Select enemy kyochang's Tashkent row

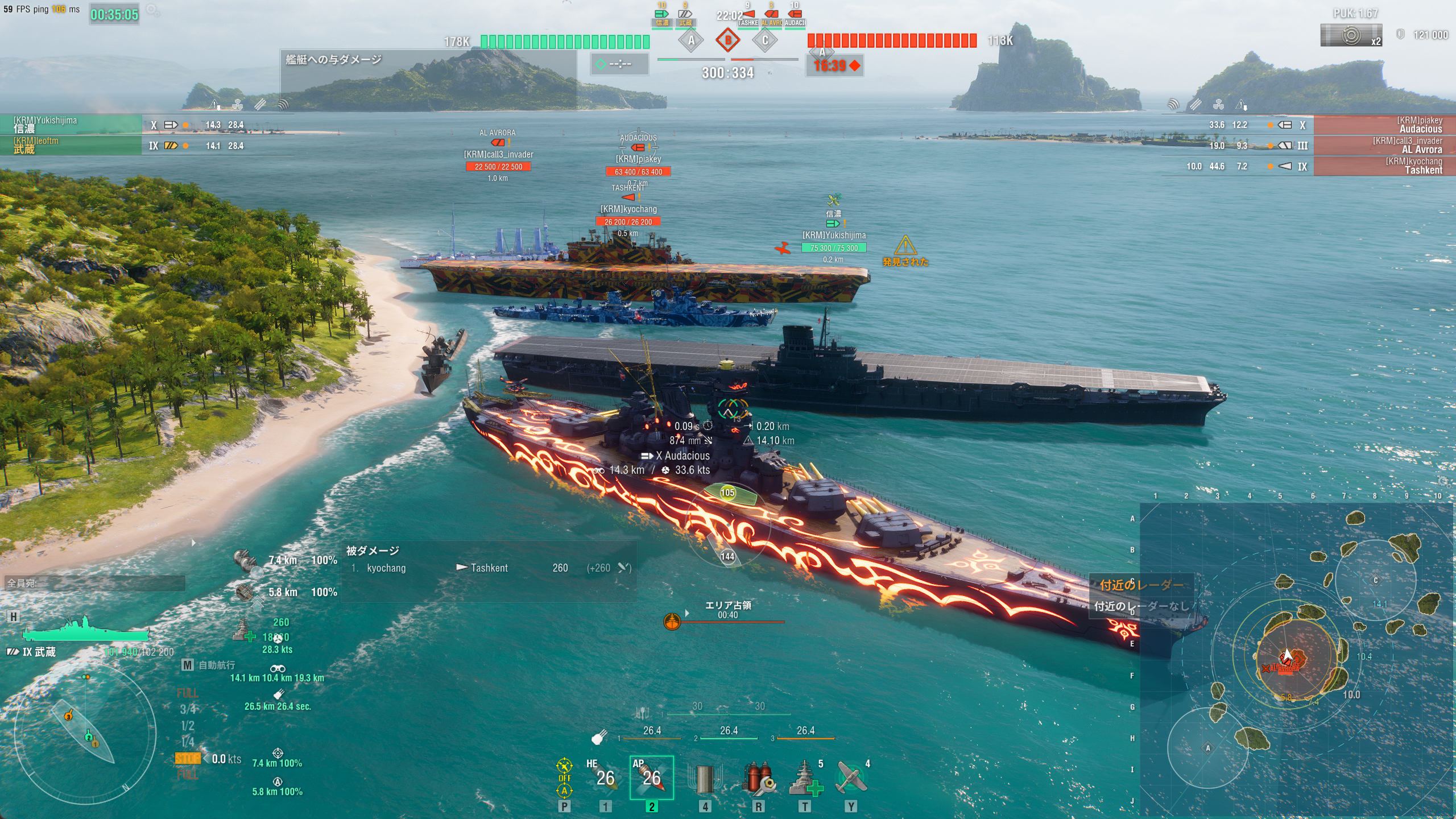pyautogui.click(x=1383, y=166)
